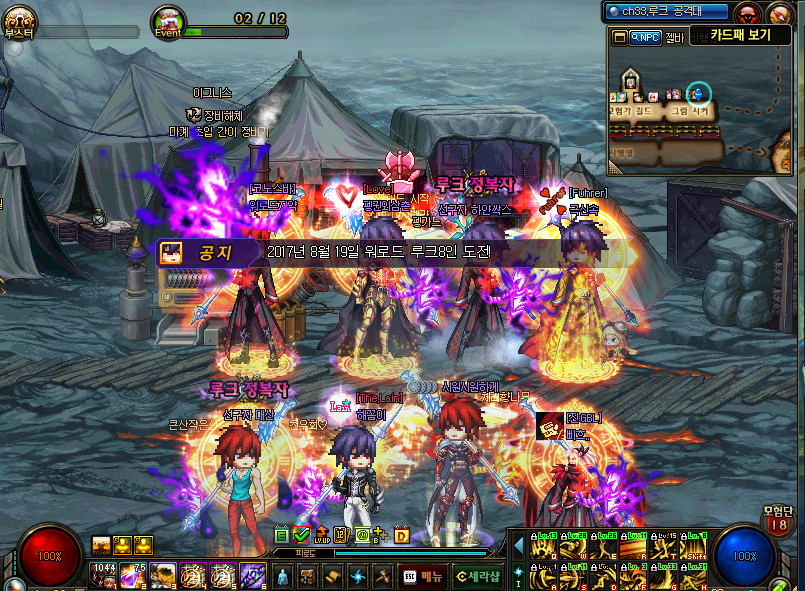This screenshot has width=805, height=591.
Task: Click the LV UP quick icon
Action: click(321, 536)
